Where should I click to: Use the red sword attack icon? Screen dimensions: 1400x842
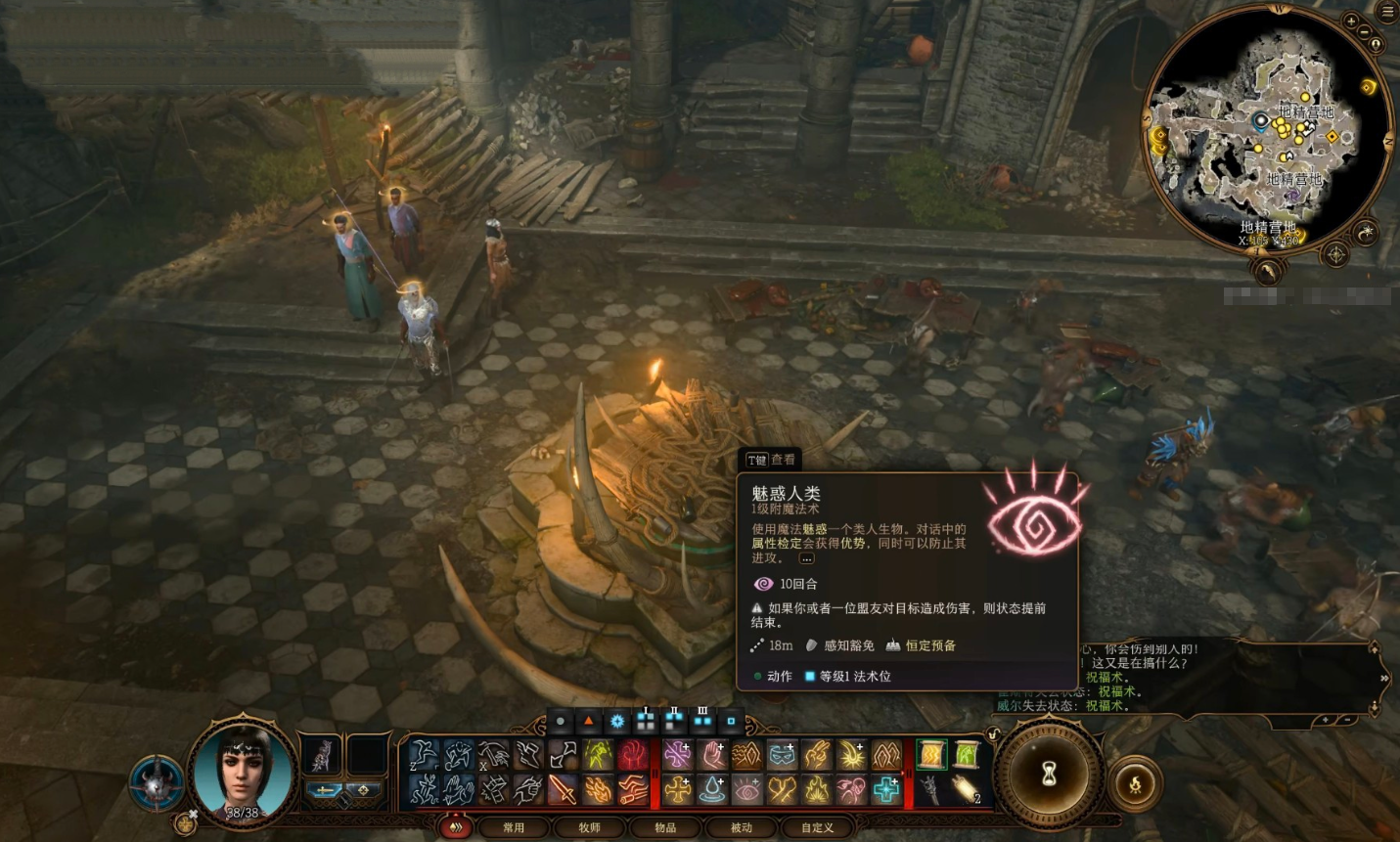click(563, 789)
